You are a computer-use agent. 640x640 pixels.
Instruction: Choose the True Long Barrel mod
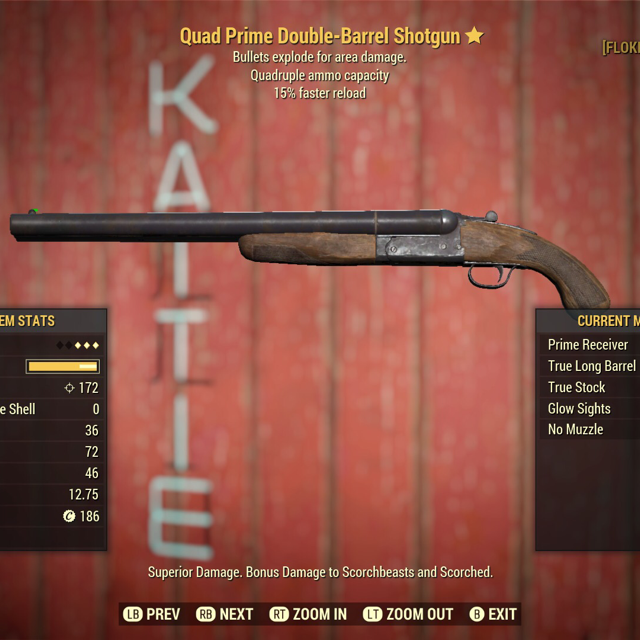click(x=592, y=366)
